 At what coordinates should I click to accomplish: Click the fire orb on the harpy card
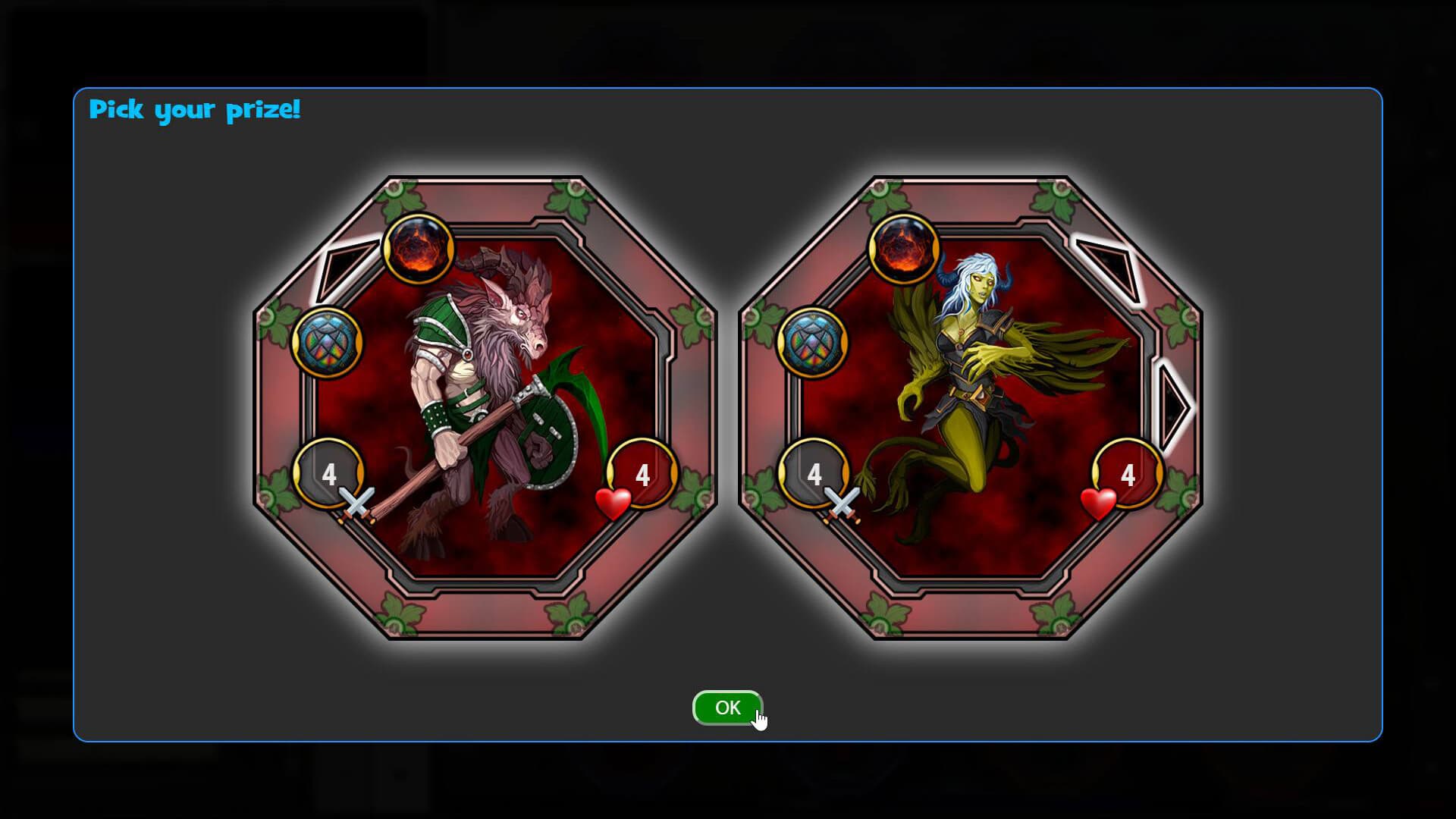904,250
